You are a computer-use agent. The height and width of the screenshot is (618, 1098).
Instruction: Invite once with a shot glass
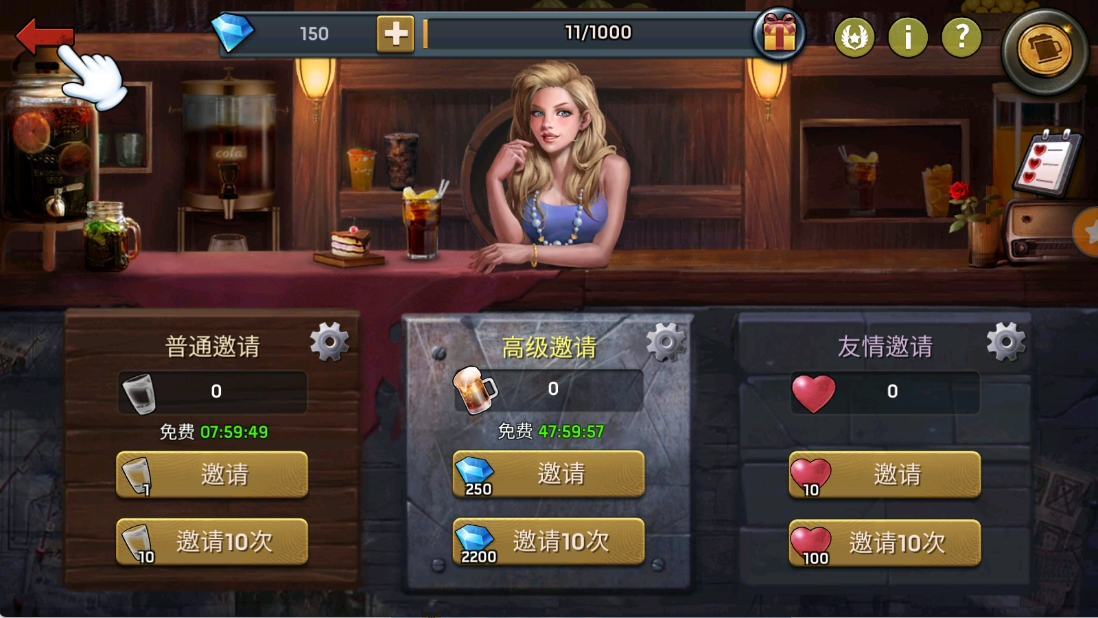(212, 474)
